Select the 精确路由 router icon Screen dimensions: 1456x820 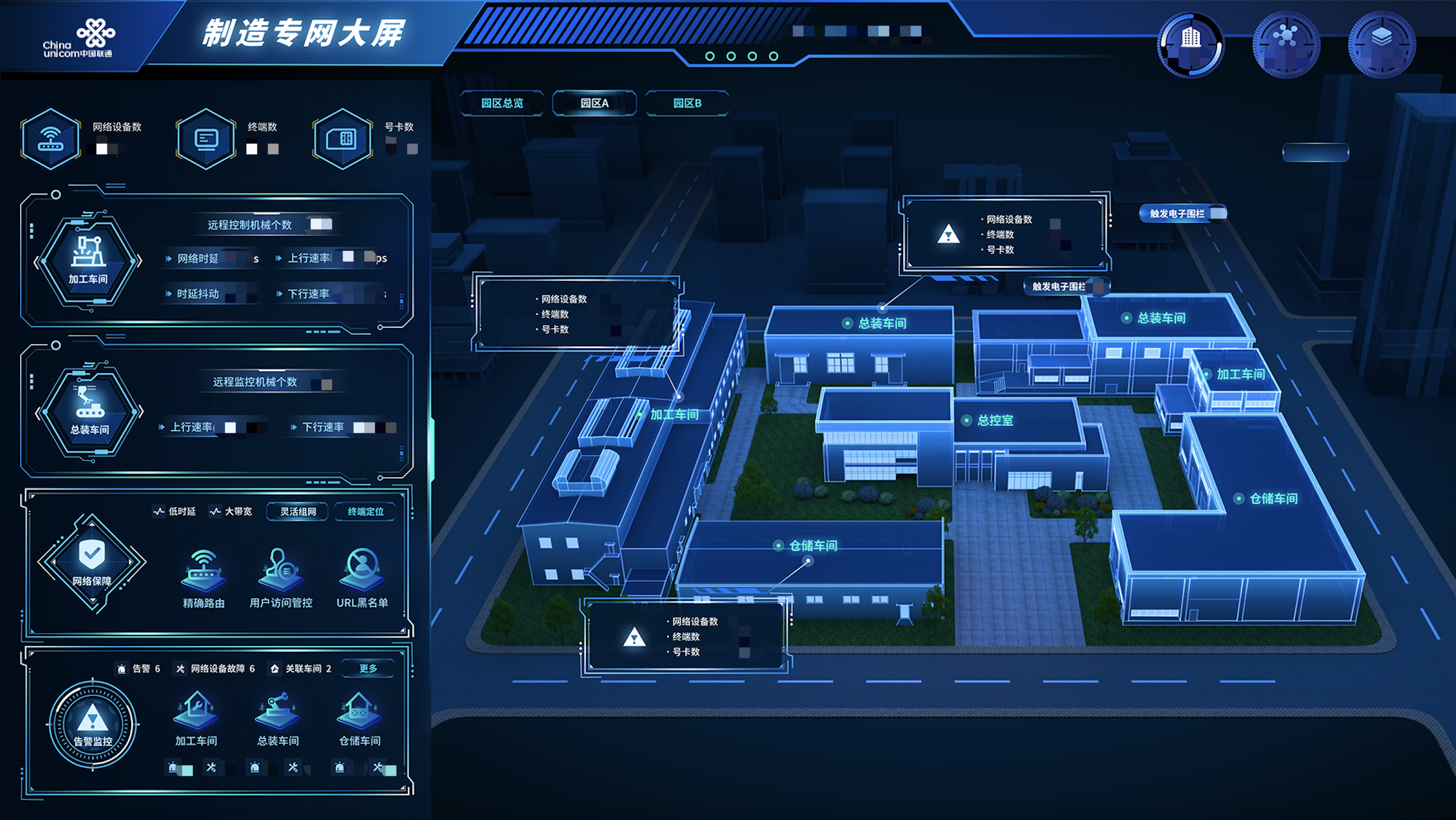point(203,573)
